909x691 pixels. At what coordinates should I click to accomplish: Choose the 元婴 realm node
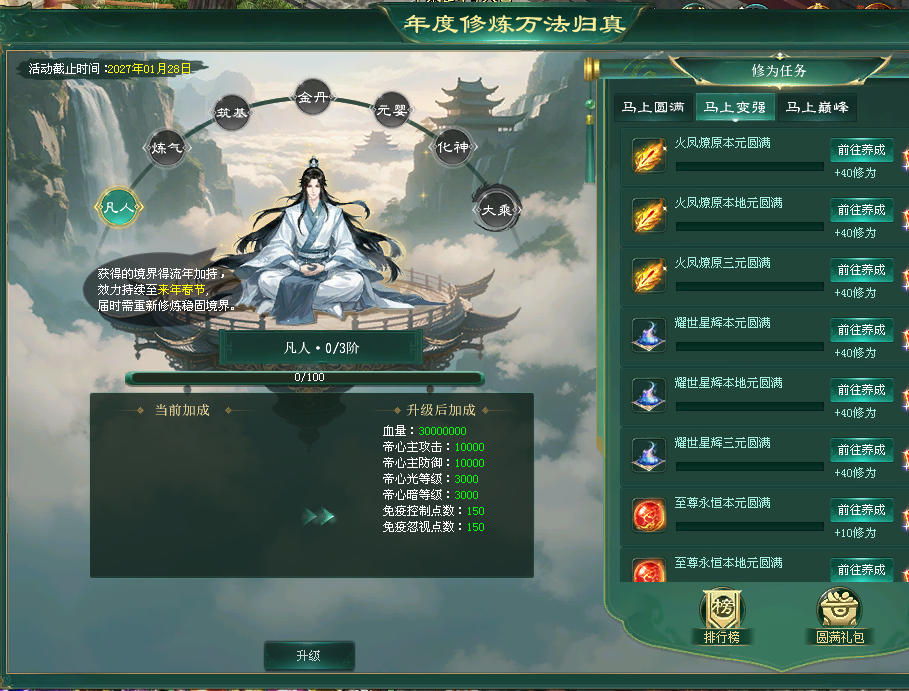(390, 109)
